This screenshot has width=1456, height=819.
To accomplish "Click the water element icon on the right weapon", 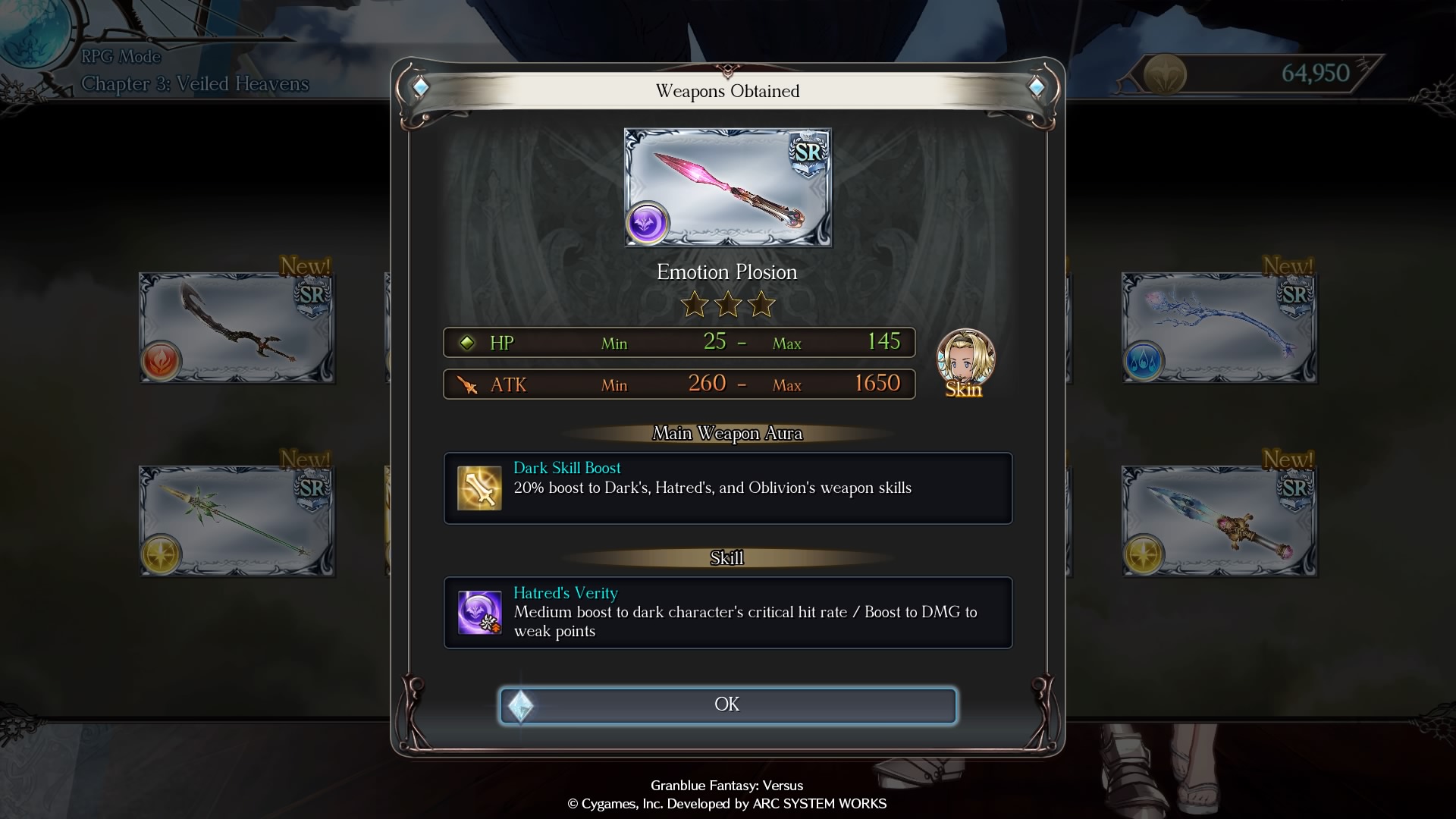I will click(x=1144, y=359).
